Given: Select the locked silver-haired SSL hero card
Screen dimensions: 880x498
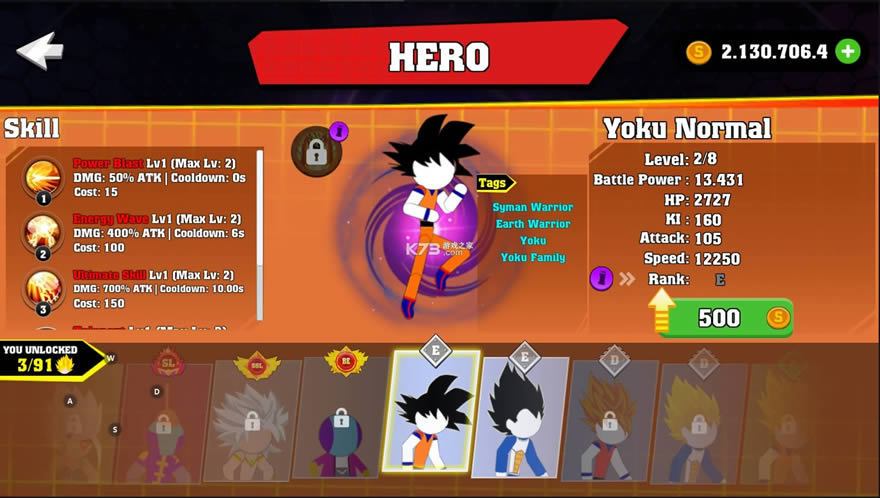Looking at the screenshot, I should [252, 418].
